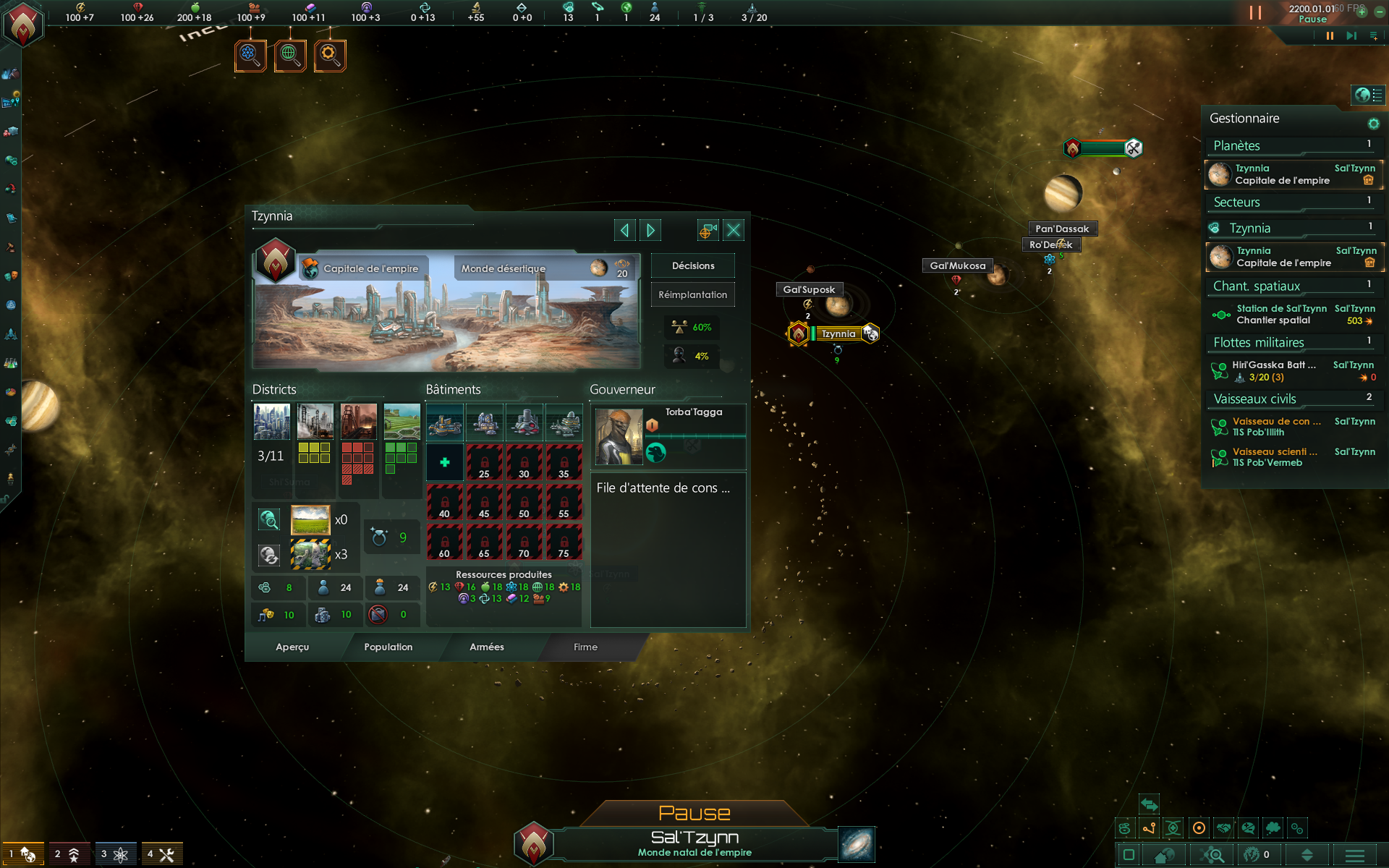Open the empire emblem menu
Image resolution: width=1389 pixels, height=868 pixels.
coord(23,23)
